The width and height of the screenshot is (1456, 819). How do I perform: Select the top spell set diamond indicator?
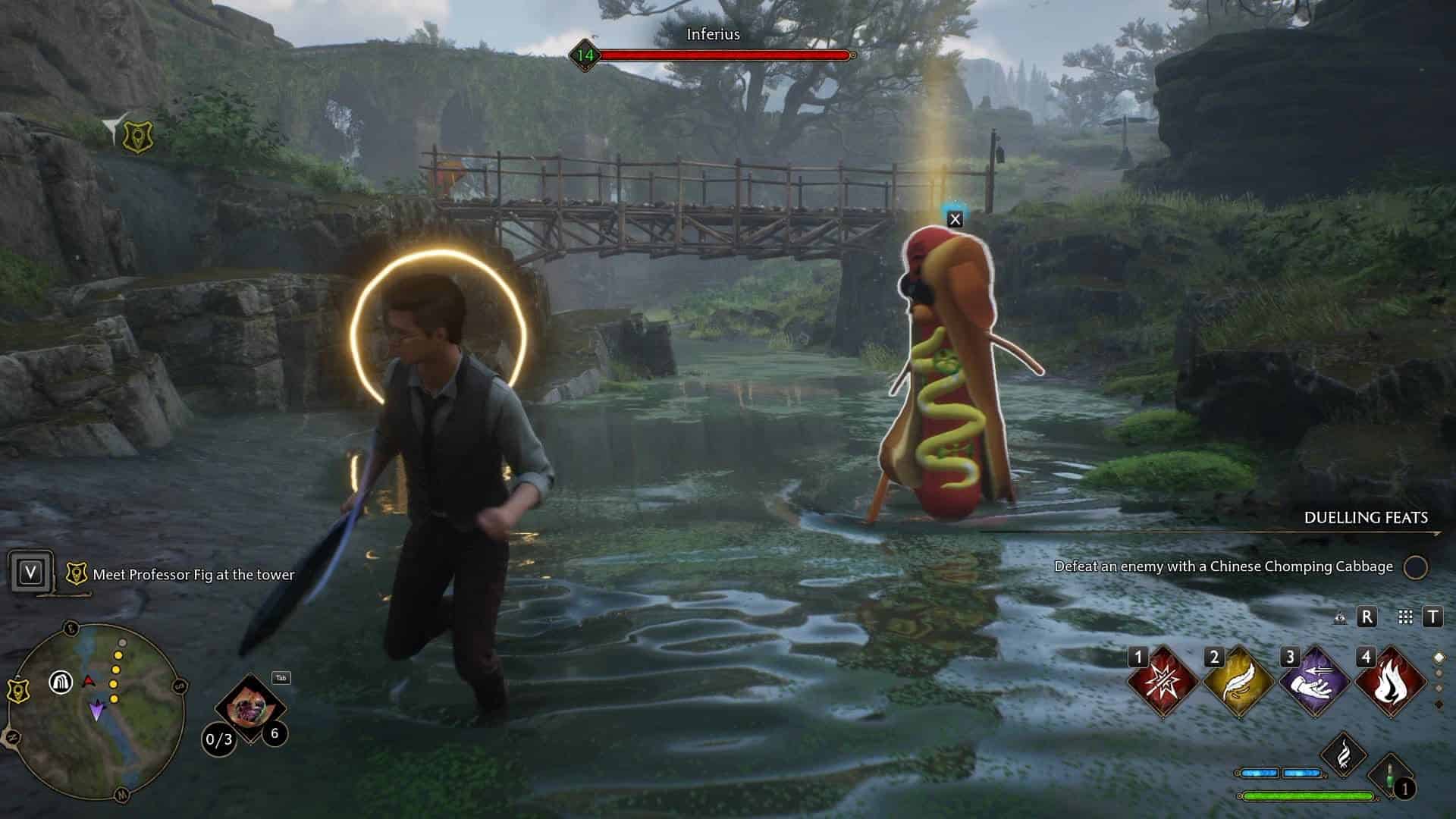point(1439,657)
